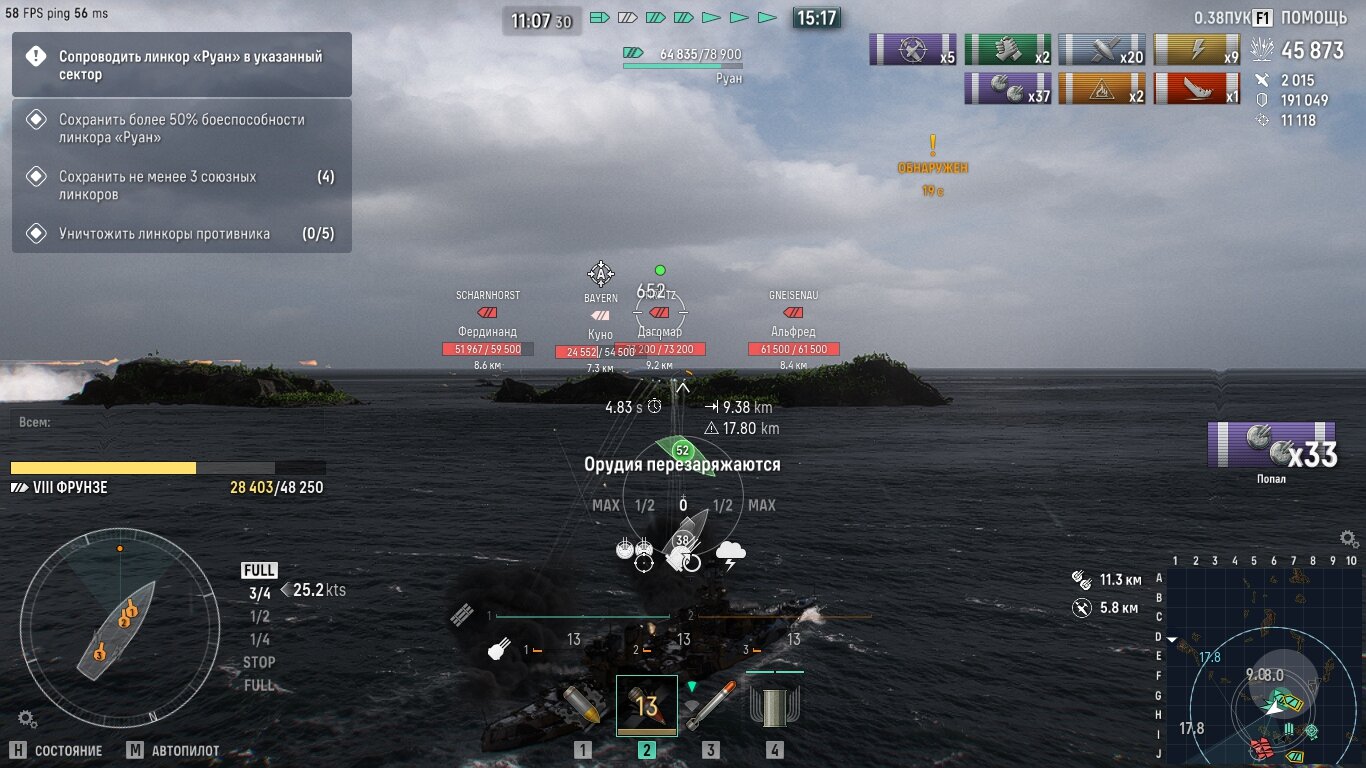Viewport: 1366px width, 768px height.
Task: Set engine telegraph to STOP
Action: tap(259, 662)
